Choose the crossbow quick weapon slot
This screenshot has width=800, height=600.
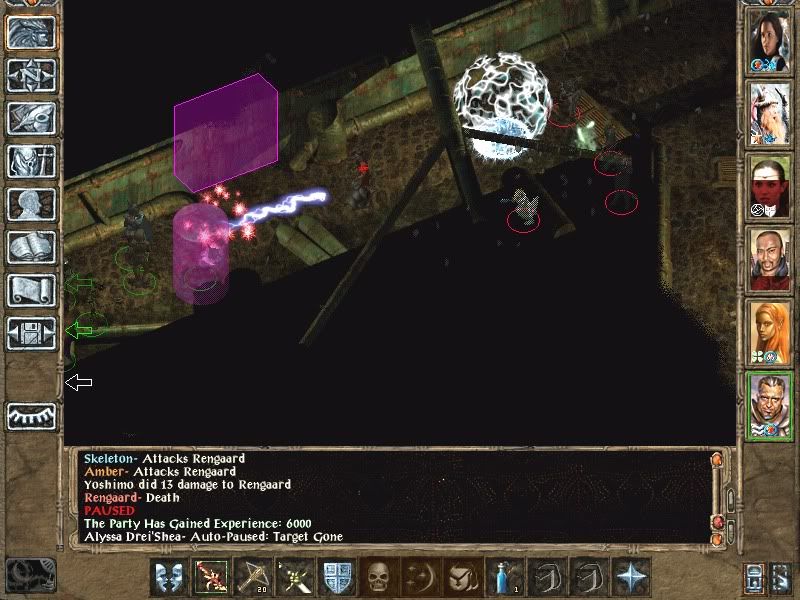pyautogui.click(x=254, y=579)
